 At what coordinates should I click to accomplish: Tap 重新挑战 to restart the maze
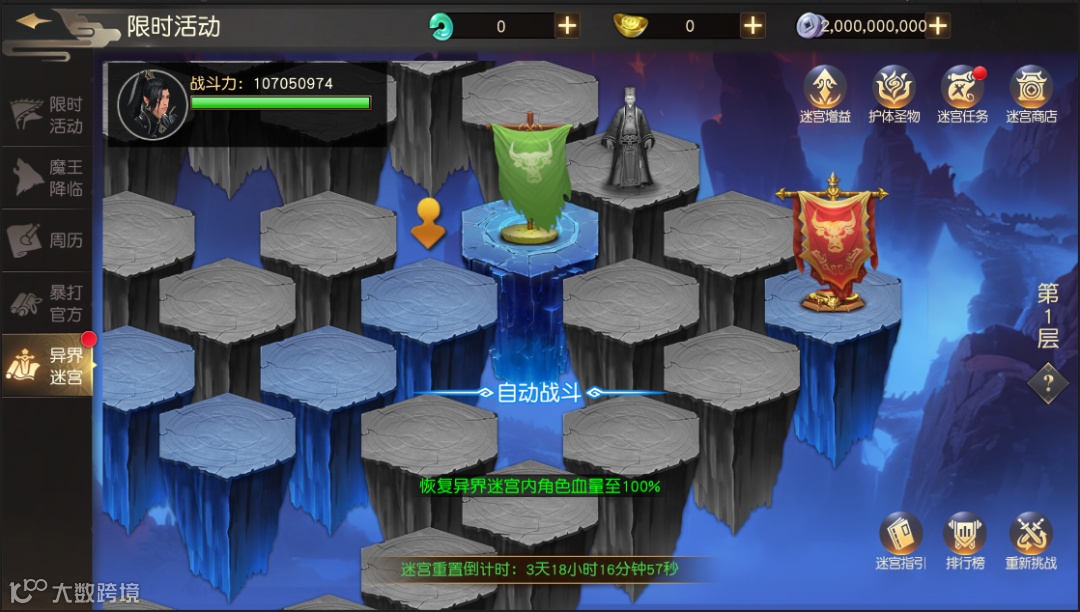1030,541
